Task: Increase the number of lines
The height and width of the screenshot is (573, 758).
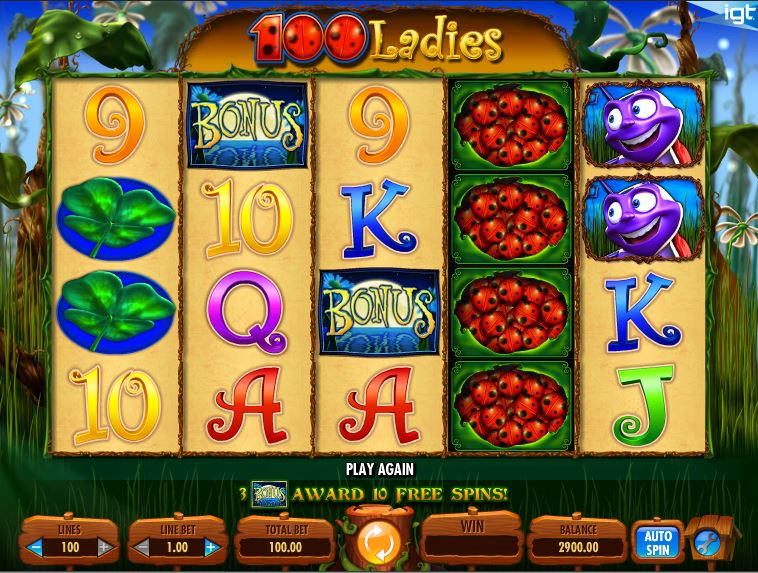Action: [x=104, y=547]
